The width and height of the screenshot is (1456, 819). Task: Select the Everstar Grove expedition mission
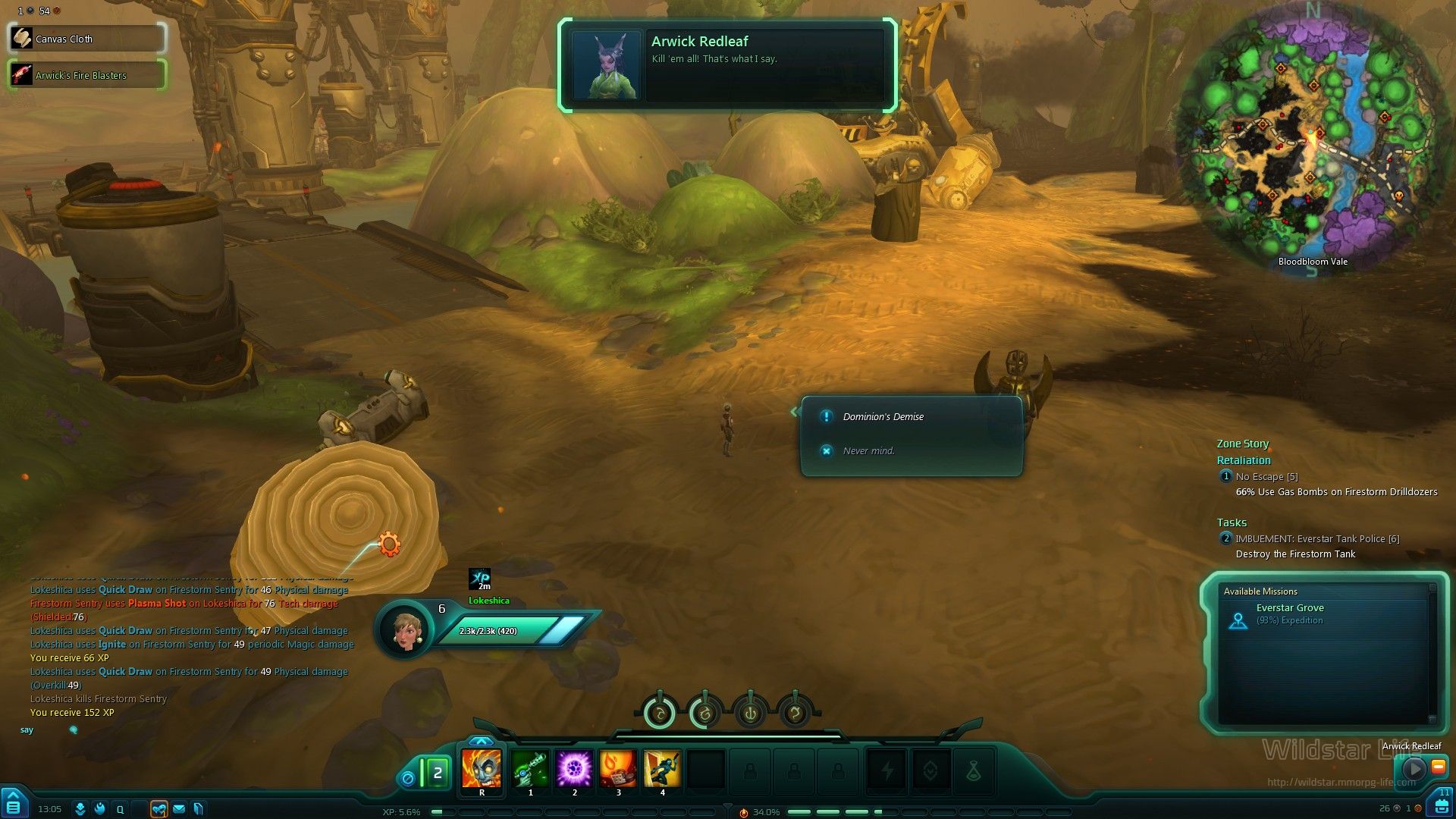(x=1289, y=613)
